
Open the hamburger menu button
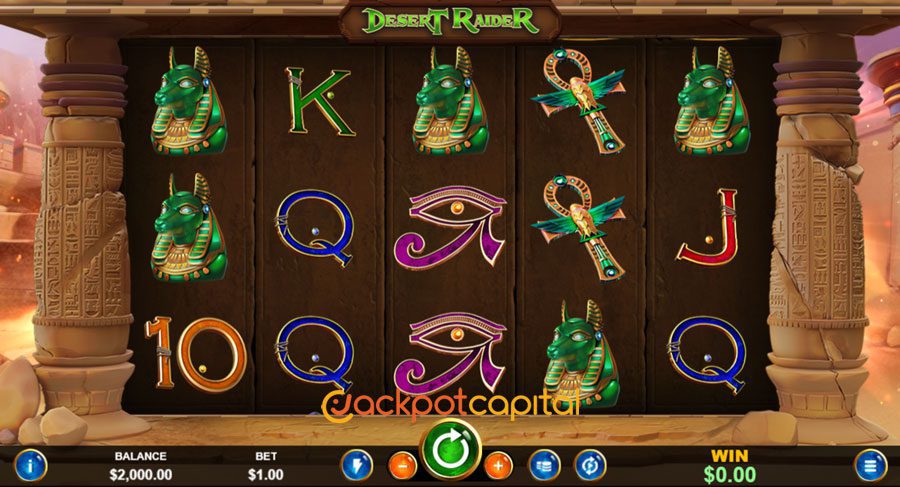[x=869, y=465]
